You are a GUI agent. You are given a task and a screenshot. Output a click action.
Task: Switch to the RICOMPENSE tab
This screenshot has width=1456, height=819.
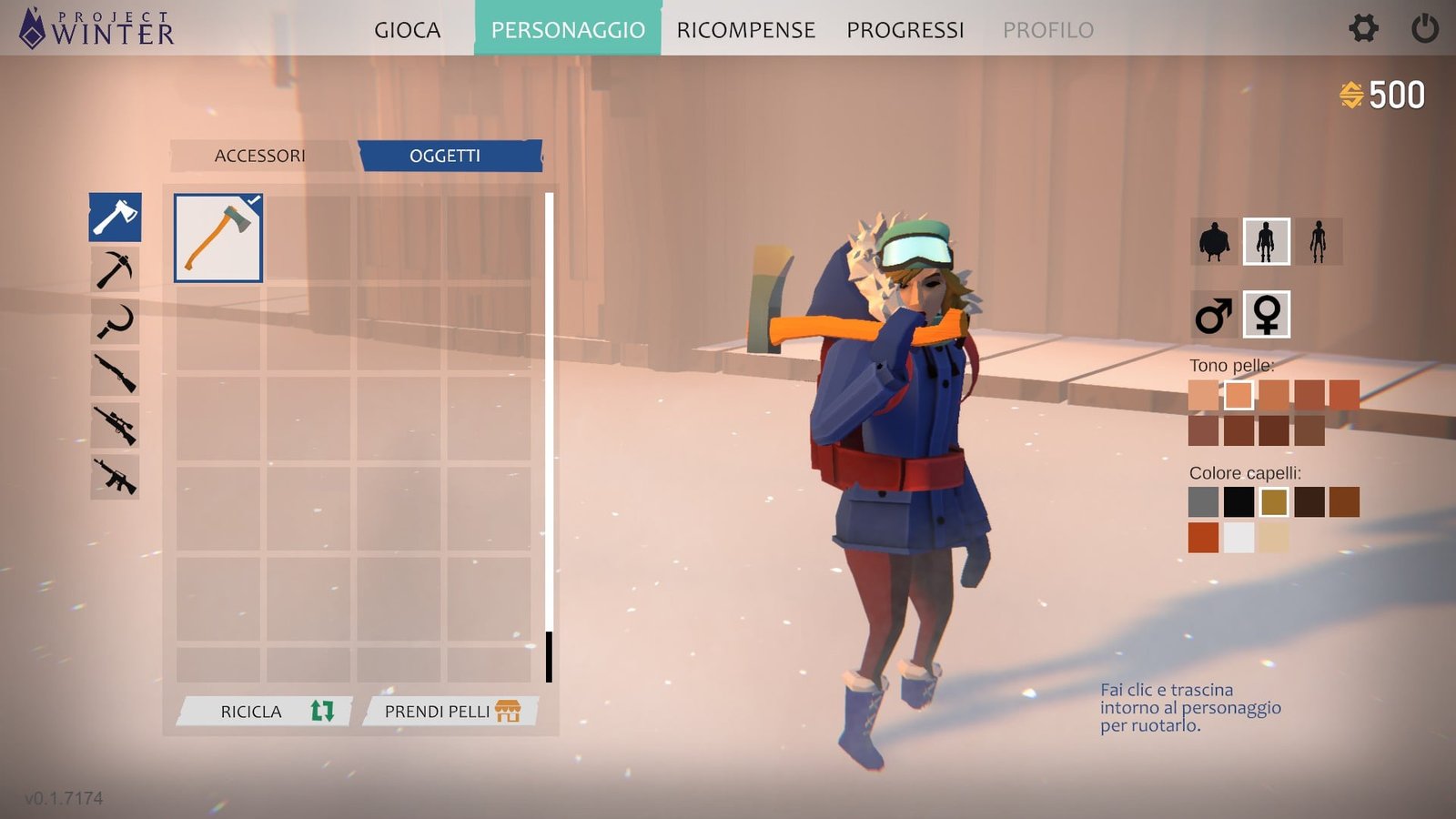tap(745, 30)
